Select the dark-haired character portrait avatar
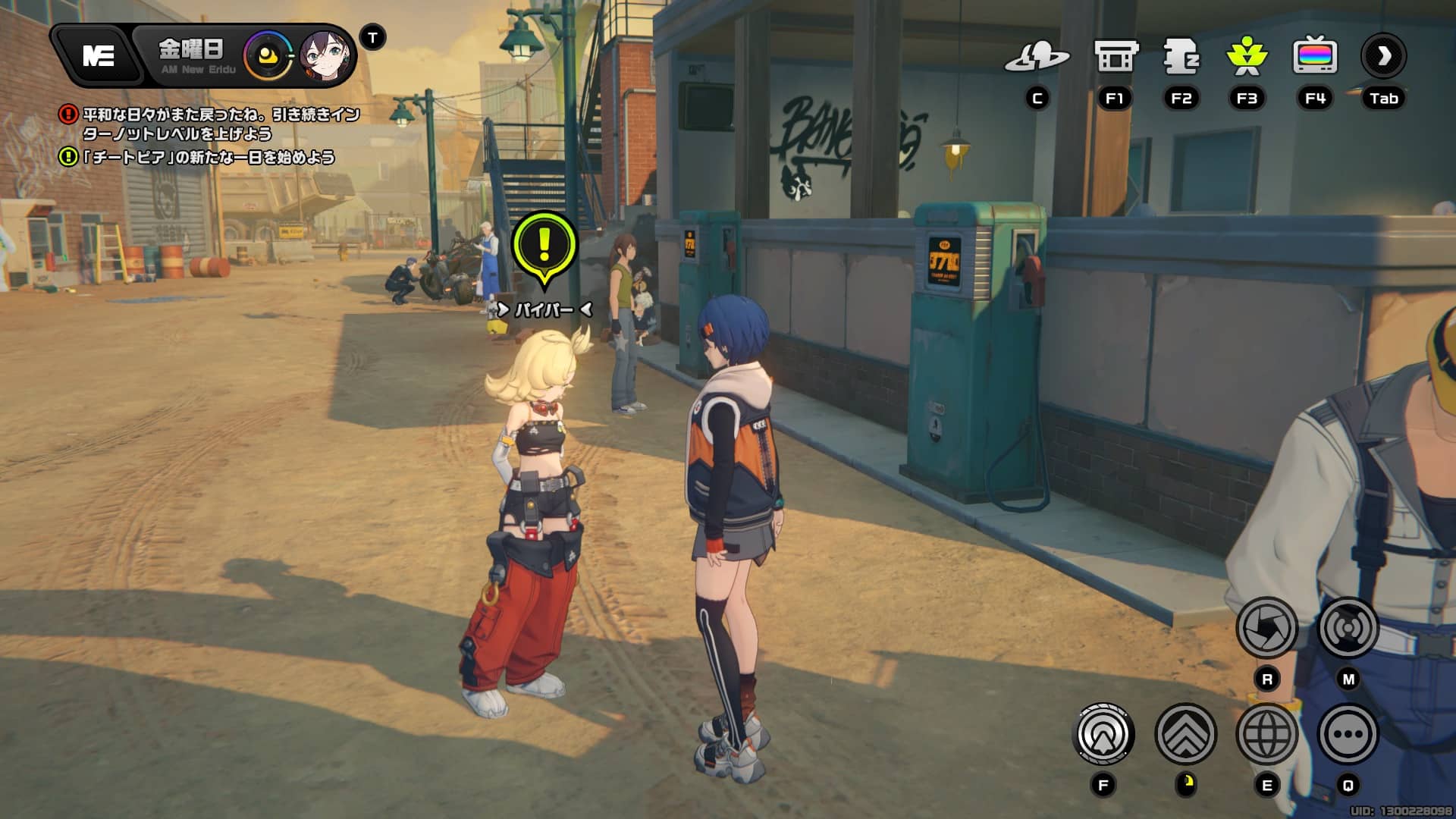The image size is (1456, 819). coord(326,55)
